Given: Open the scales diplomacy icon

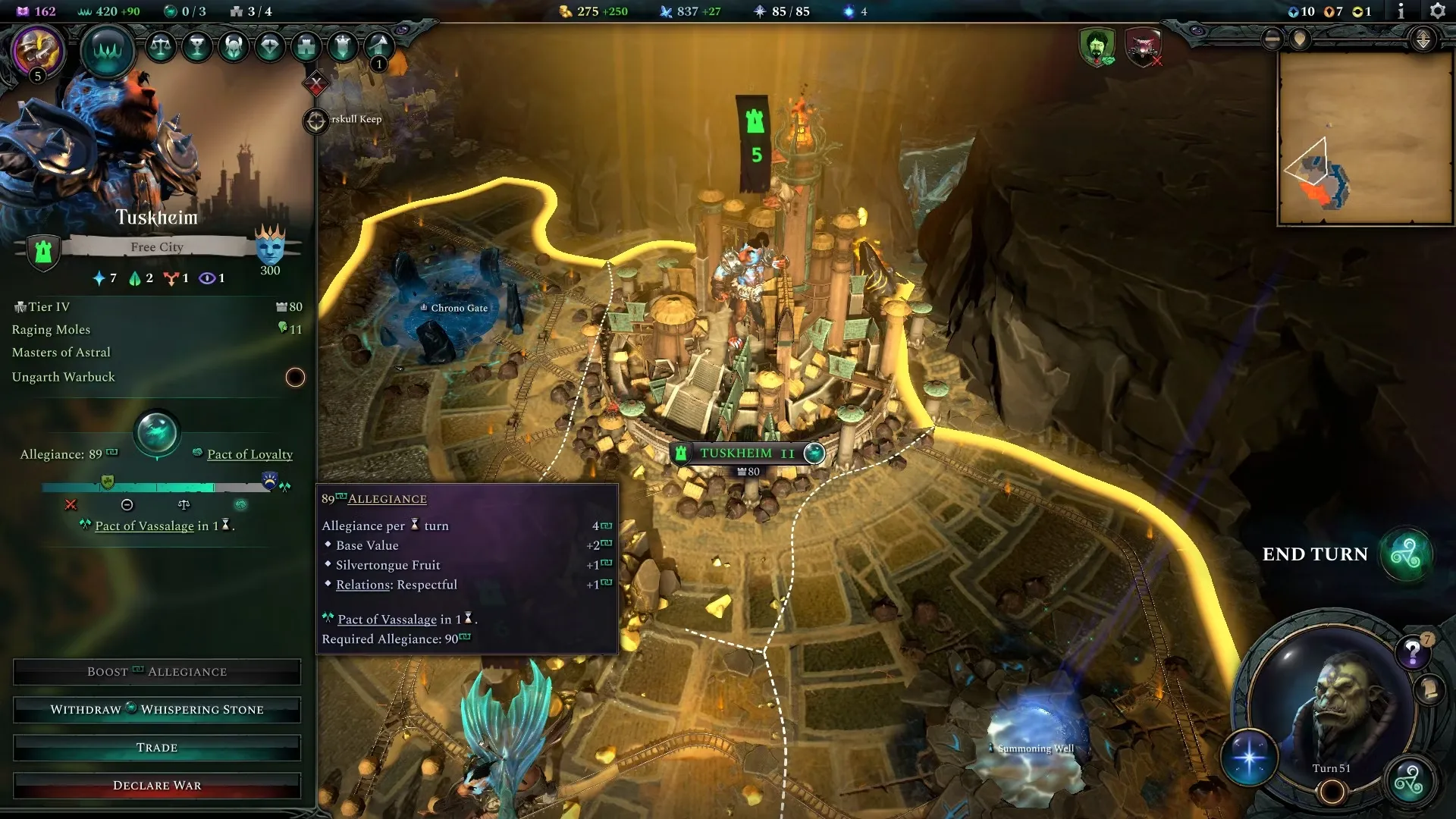Looking at the screenshot, I should (160, 47).
